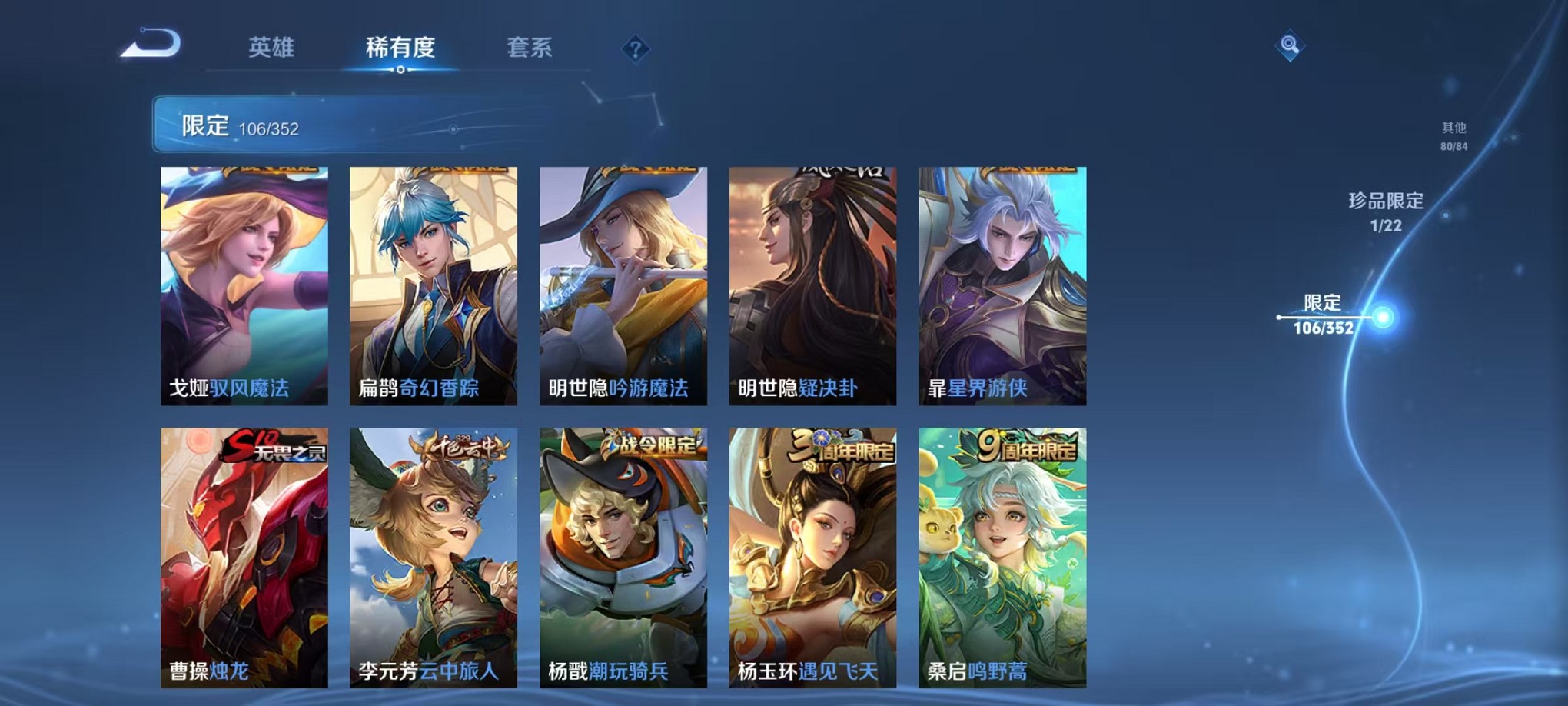Switch to the 英雄 tab
1568x706 pixels.
click(273, 48)
